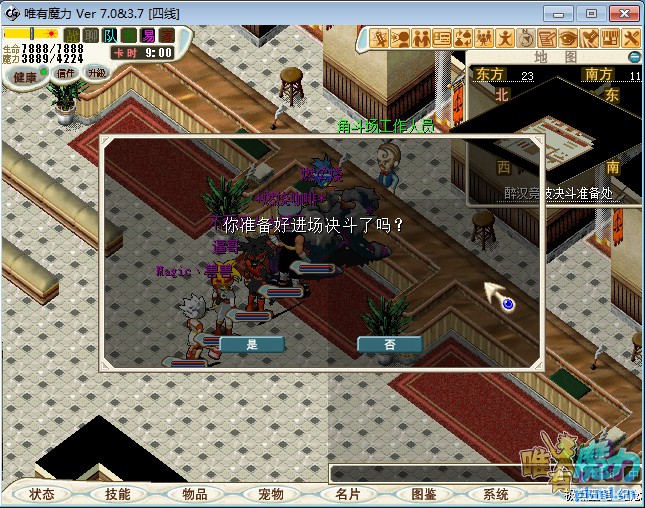645x508 pixels.
Task: Open the 名片 name card menu
Action: (x=347, y=494)
